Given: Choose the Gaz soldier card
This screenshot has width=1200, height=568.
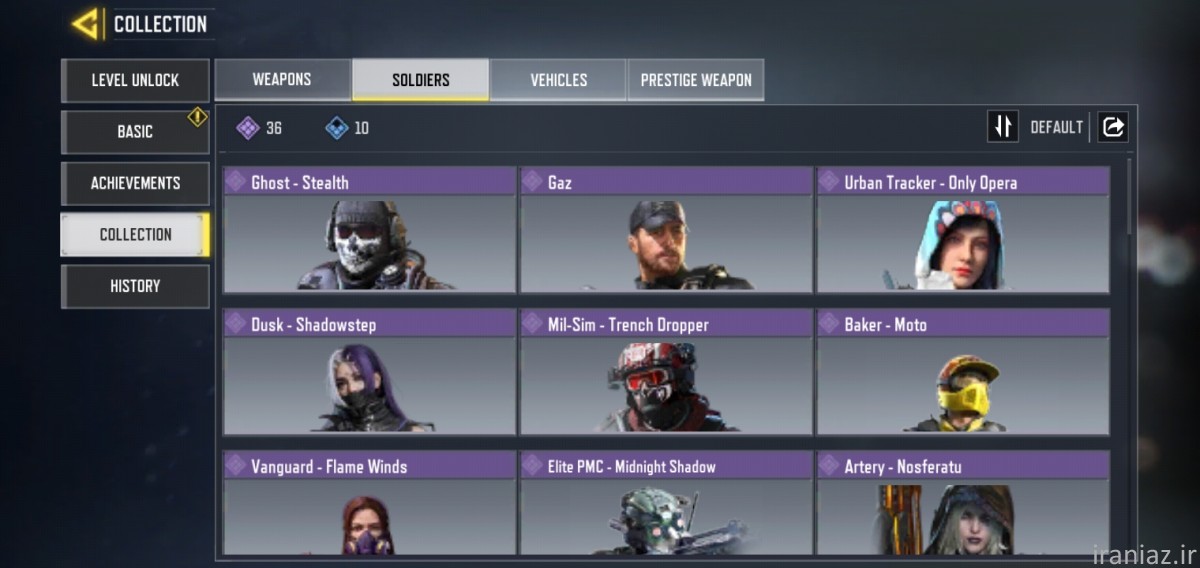Looking at the screenshot, I should click(x=666, y=230).
